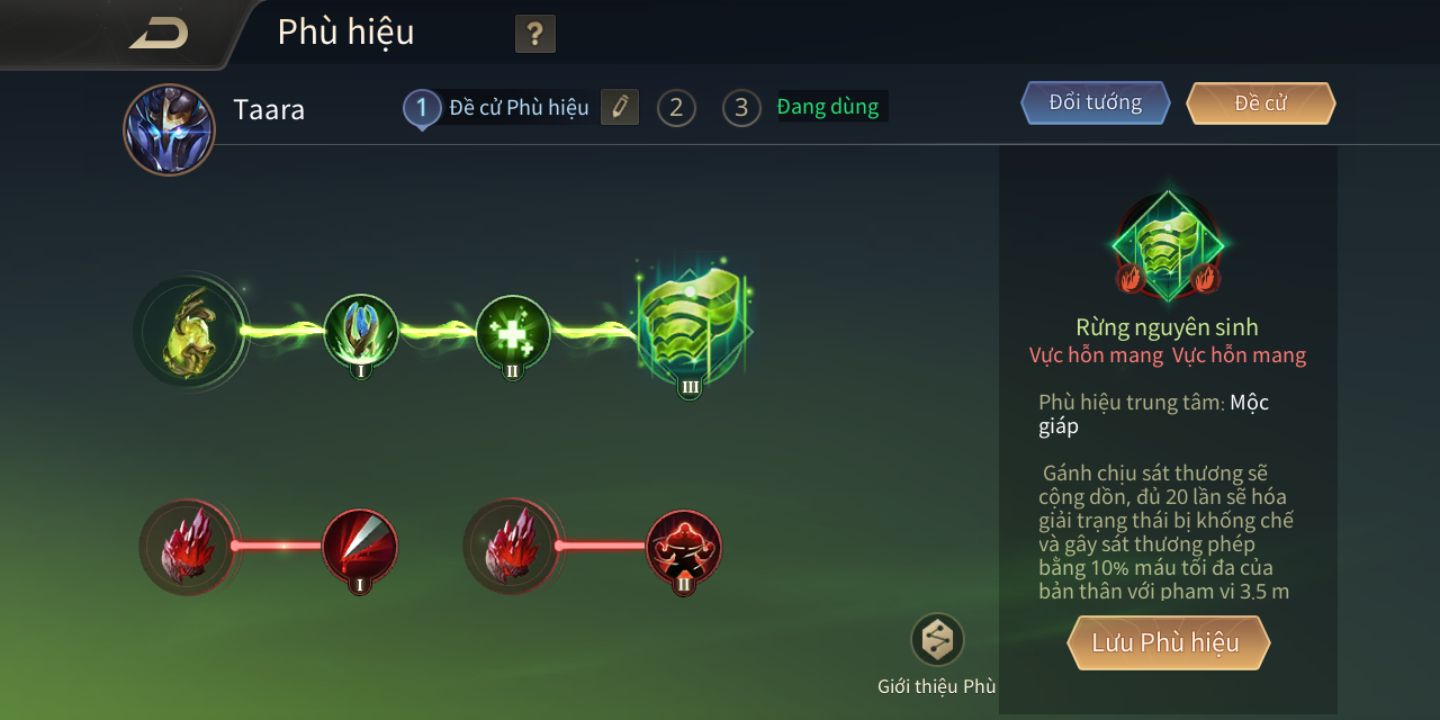This screenshot has width=1440, height=720.
Task: Choose the tier II green healing cross rune
Action: [512, 331]
